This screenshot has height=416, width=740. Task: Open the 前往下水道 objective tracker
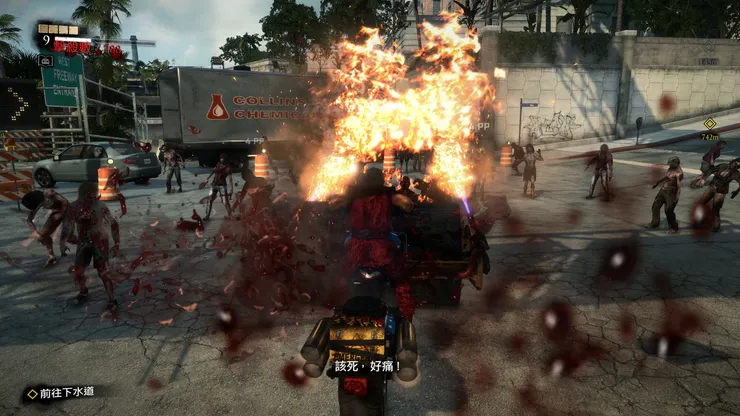pyautogui.click(x=62, y=393)
